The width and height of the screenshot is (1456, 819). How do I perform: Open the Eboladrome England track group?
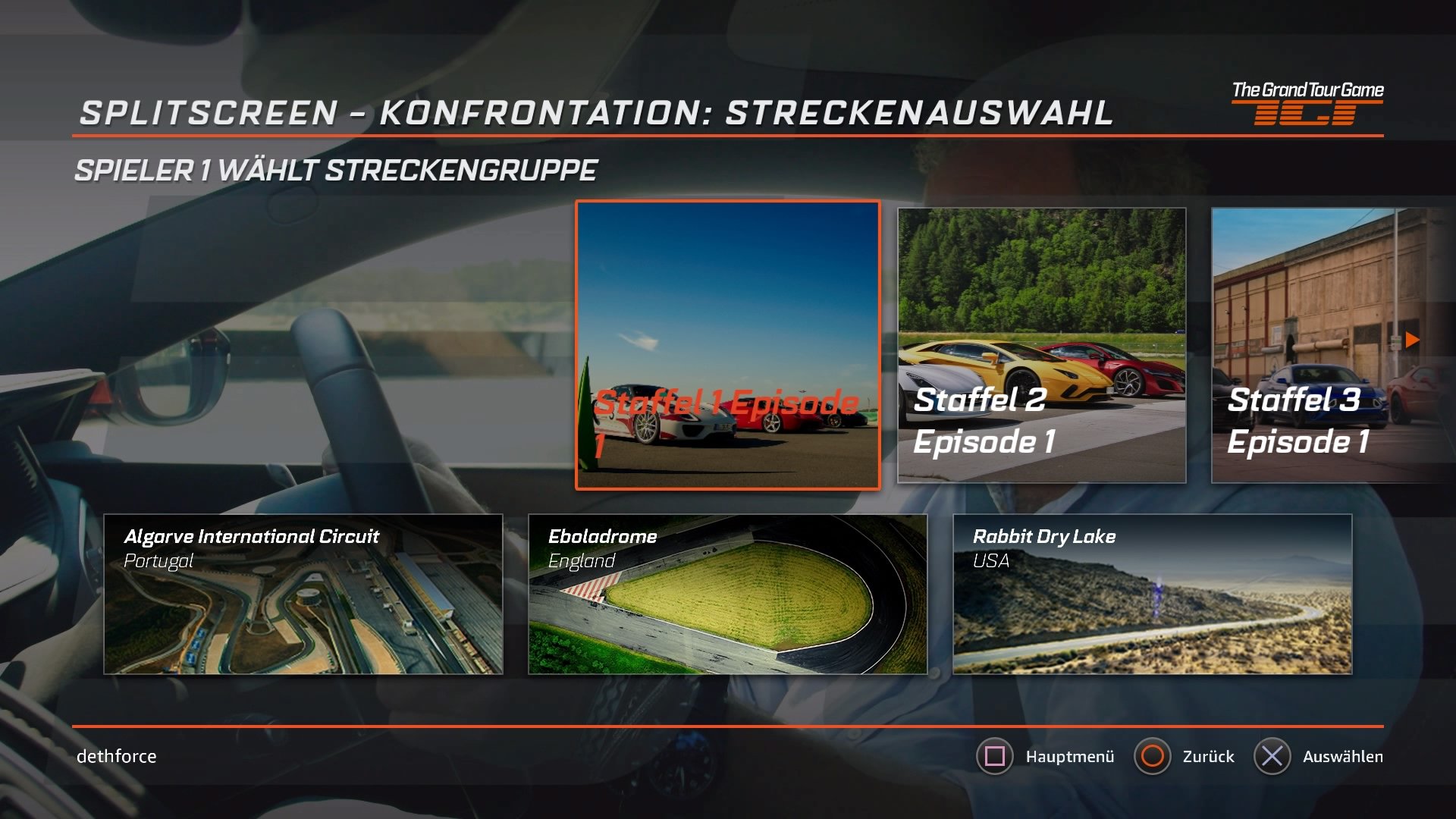(x=728, y=595)
